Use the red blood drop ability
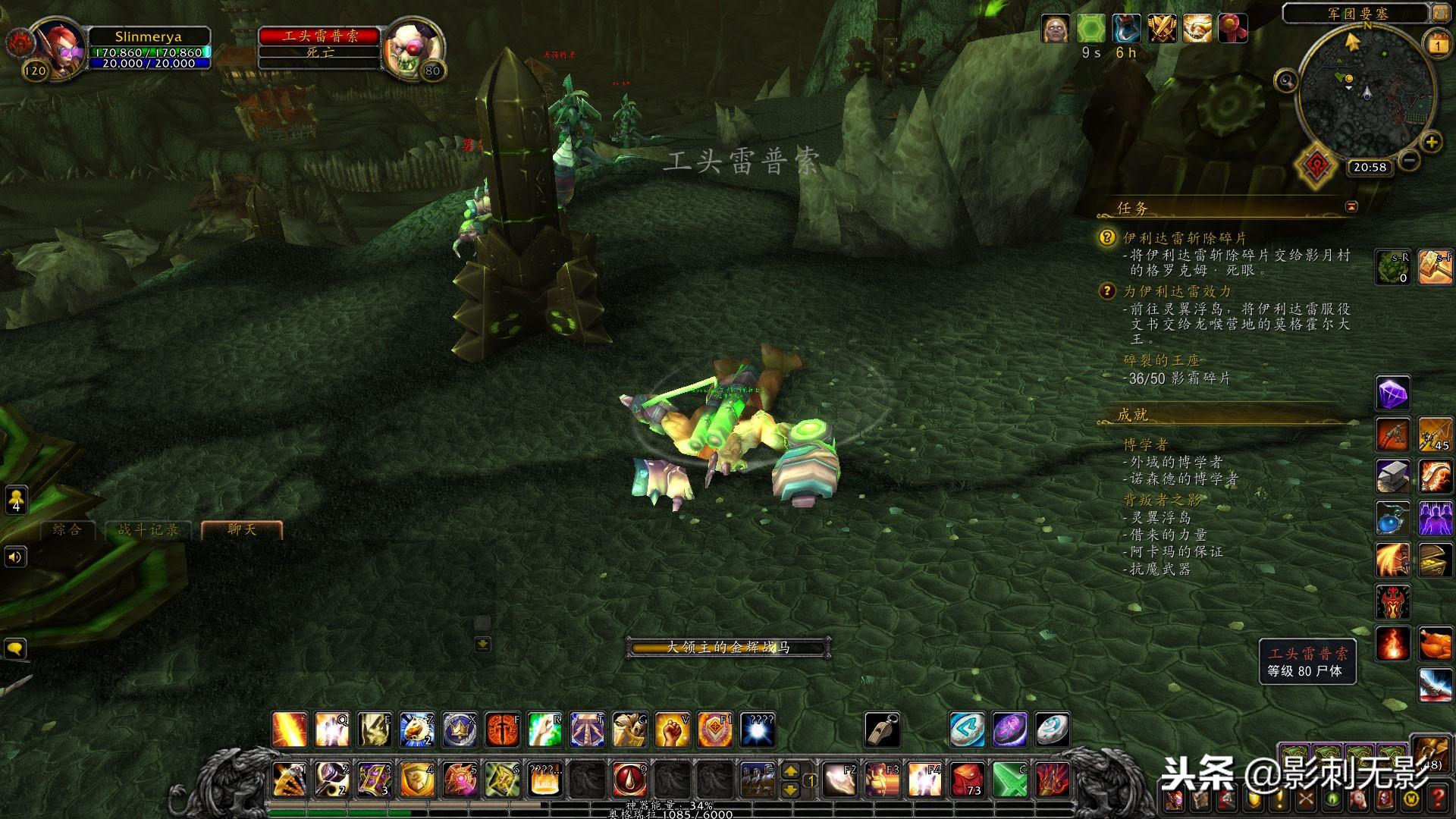1456x819 pixels. (629, 779)
